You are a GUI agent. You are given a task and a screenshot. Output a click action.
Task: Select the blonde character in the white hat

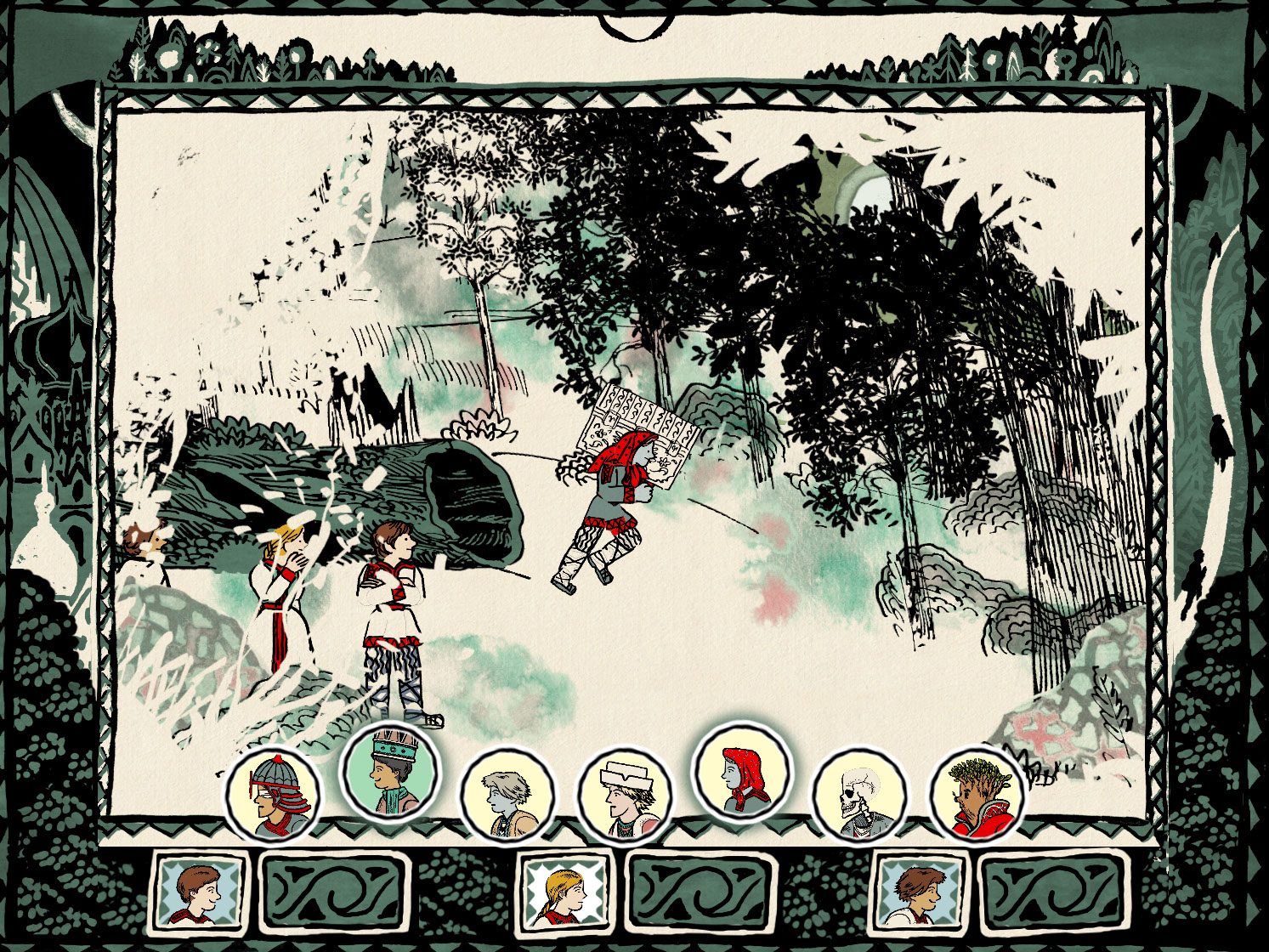point(624,796)
